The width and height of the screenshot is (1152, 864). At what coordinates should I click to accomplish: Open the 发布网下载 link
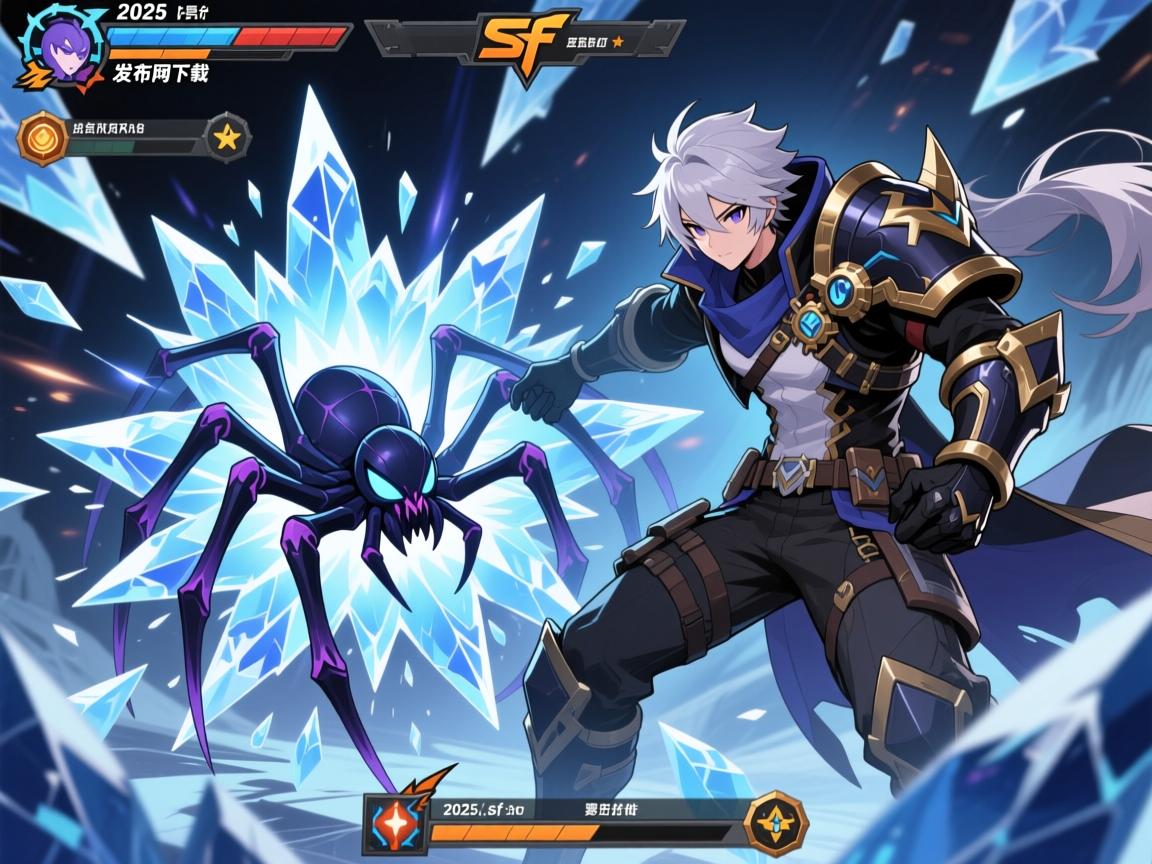pos(160,72)
